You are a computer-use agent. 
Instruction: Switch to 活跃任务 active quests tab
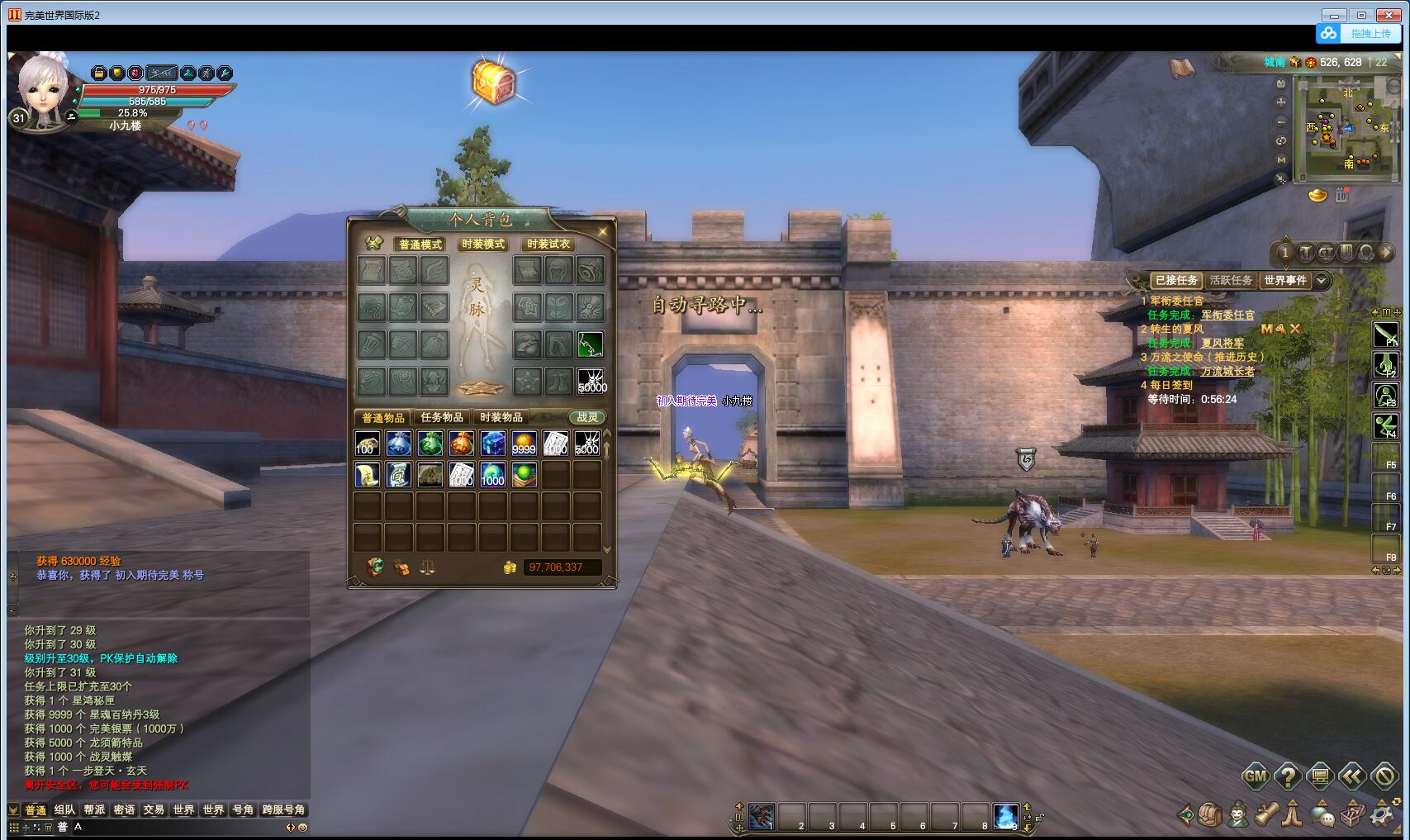[1231, 281]
